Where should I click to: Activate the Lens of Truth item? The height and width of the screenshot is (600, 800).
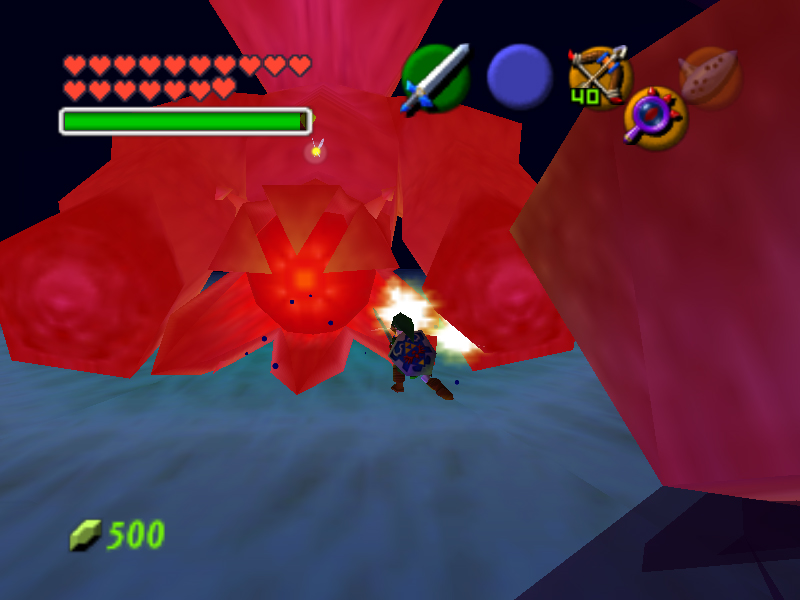[x=655, y=118]
